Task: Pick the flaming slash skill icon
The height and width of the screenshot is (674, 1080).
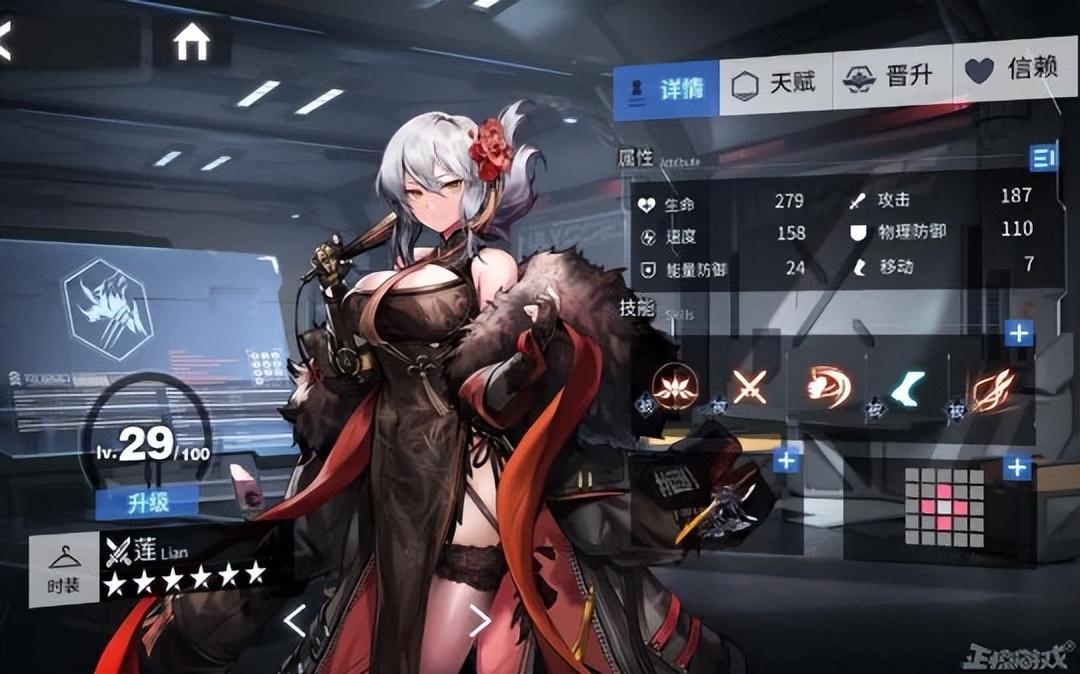Action: [989, 386]
